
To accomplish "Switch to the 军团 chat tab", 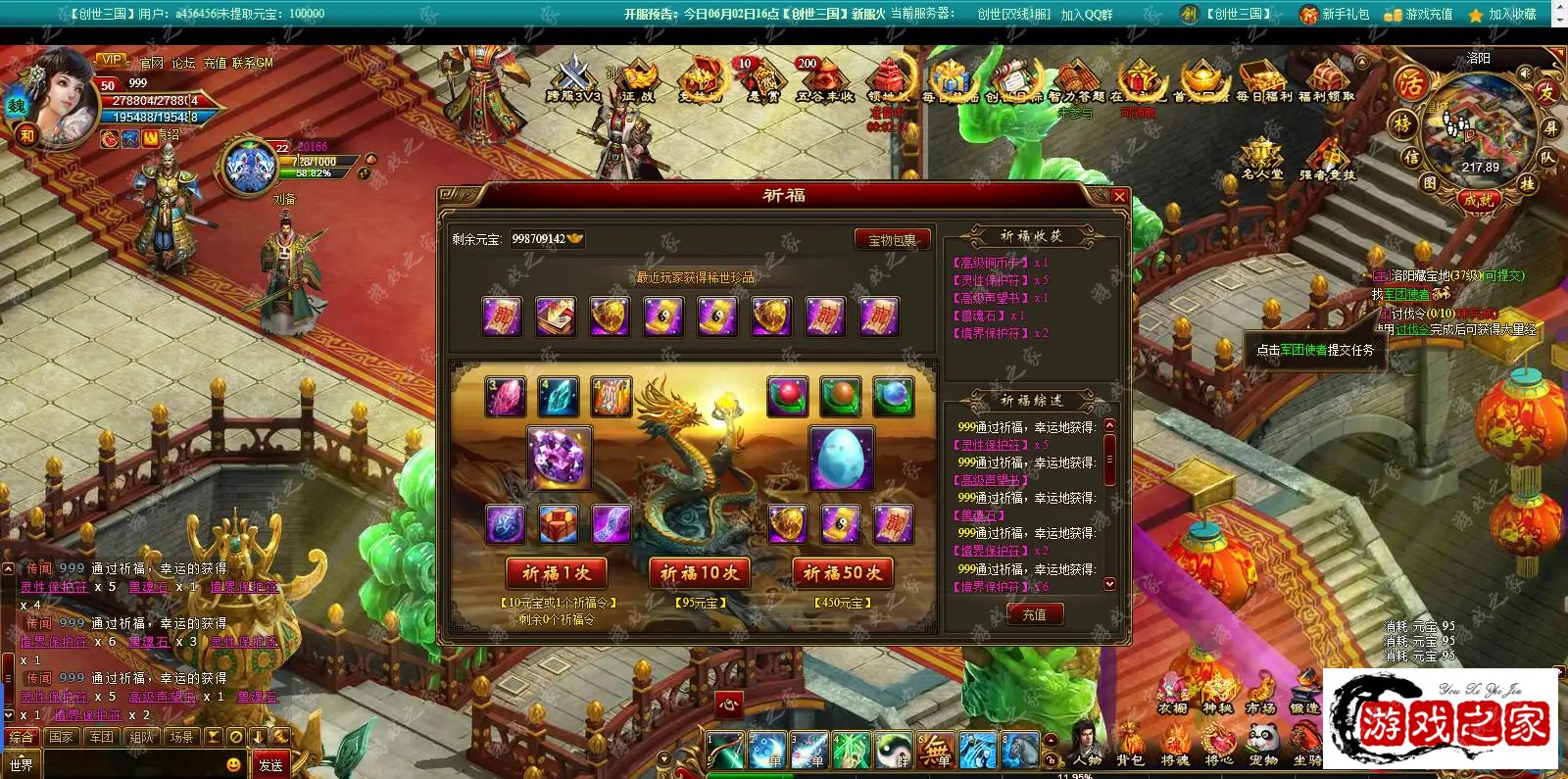I will tap(101, 737).
